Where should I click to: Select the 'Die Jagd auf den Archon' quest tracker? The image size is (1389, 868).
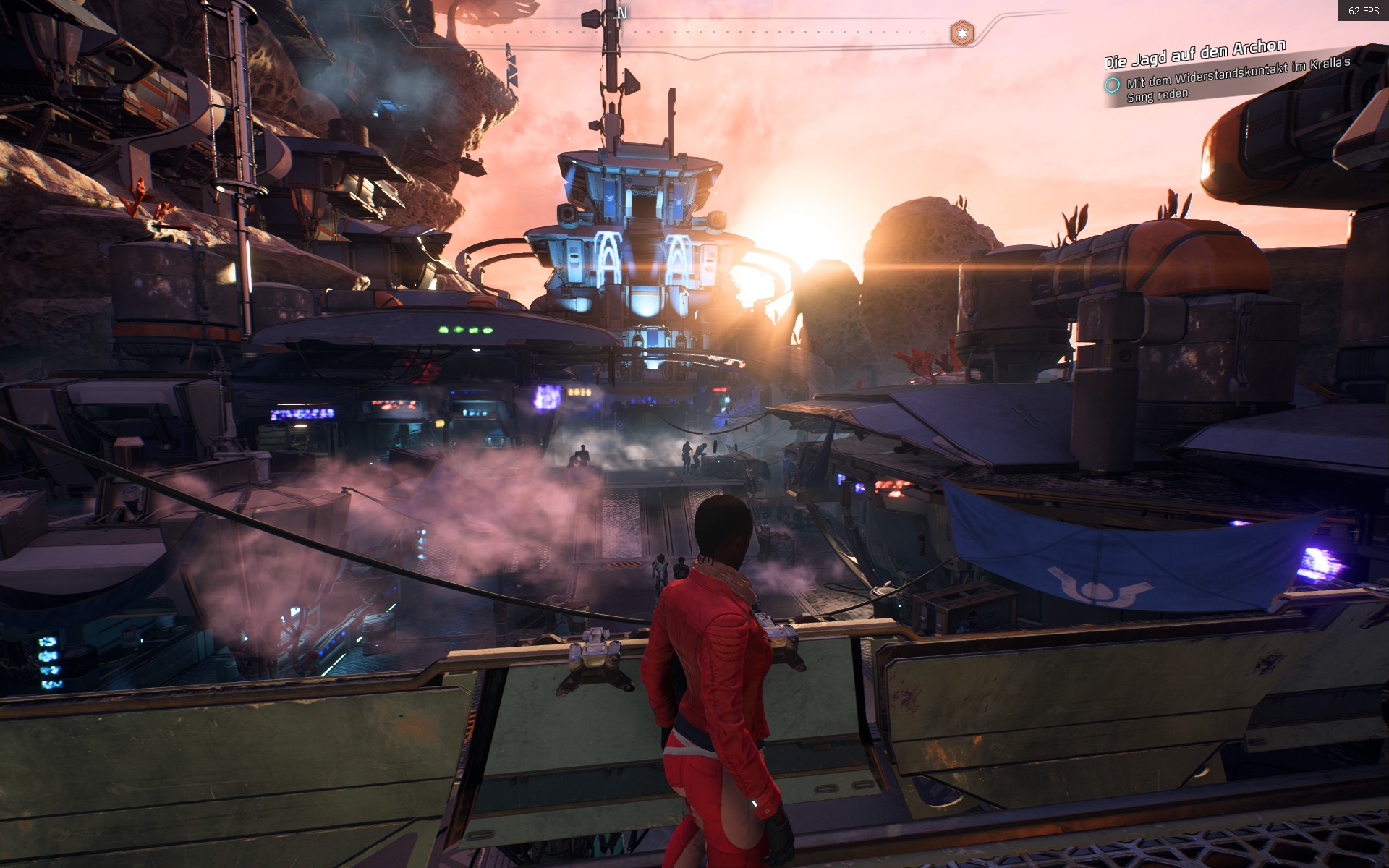pos(1194,53)
